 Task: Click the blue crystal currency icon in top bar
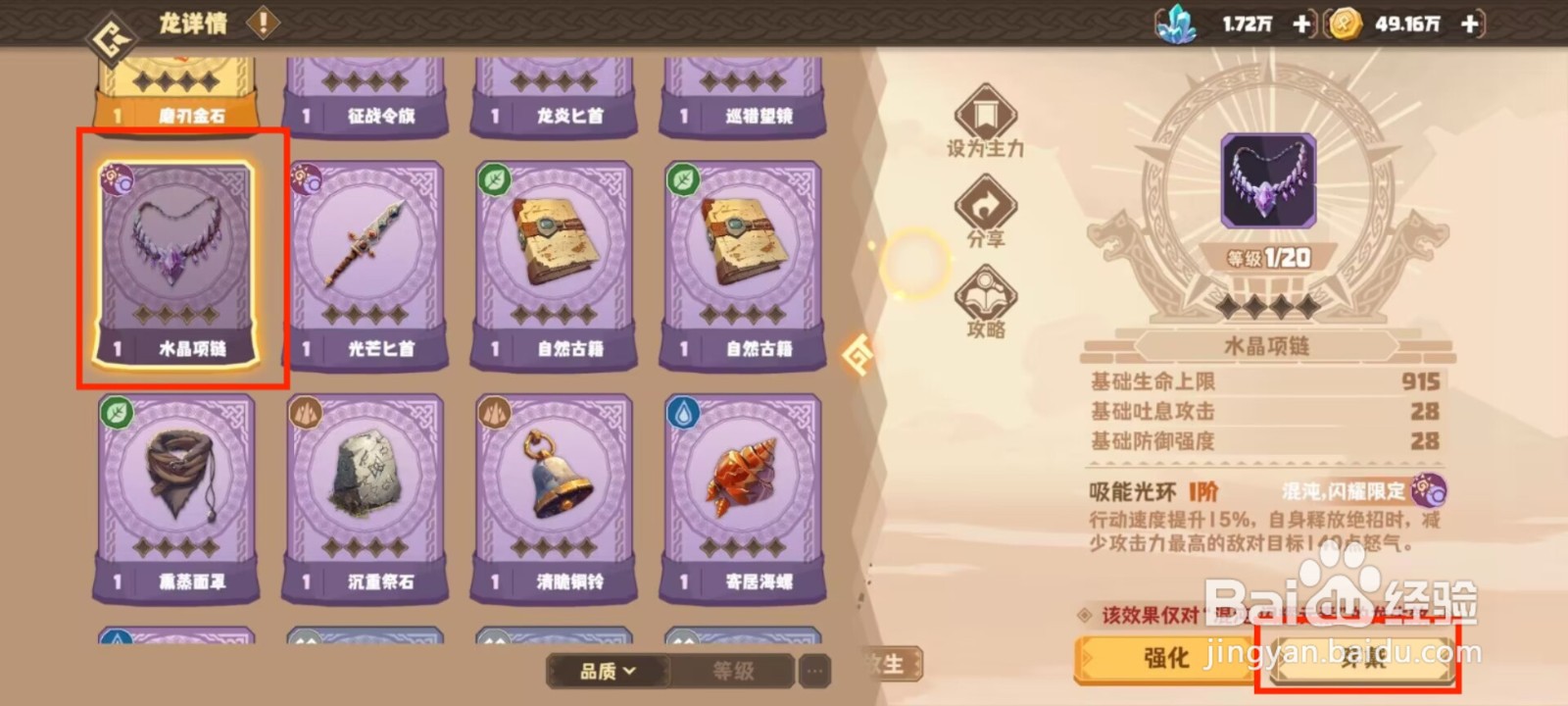point(1177,24)
